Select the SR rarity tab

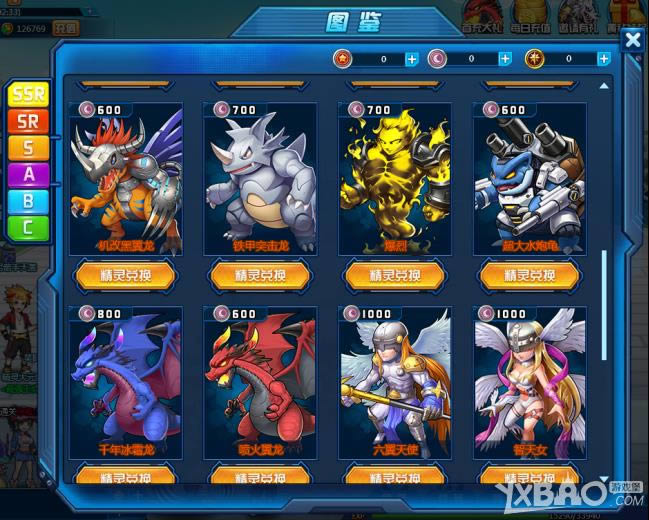[x=28, y=121]
